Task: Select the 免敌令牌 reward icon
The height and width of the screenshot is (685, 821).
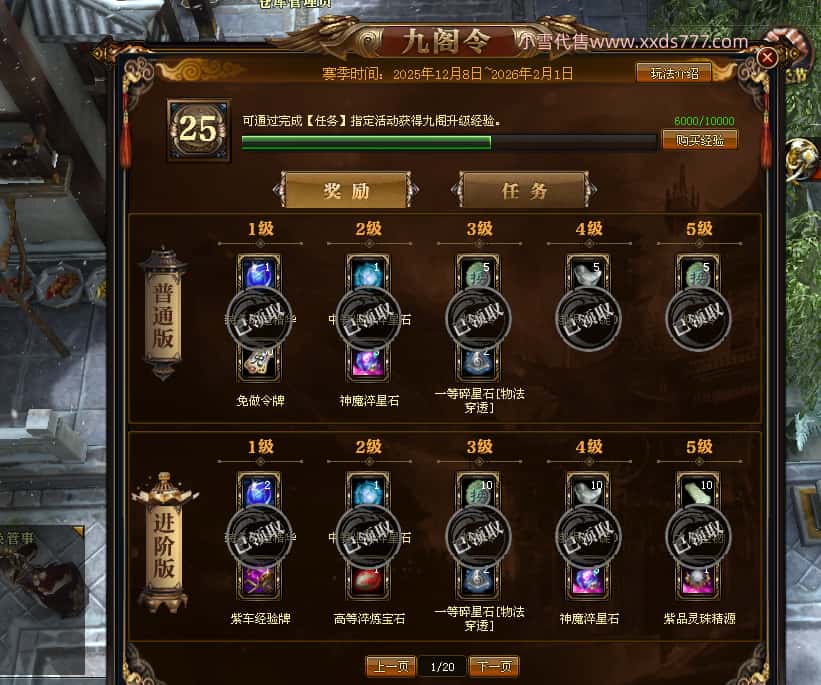Action: (x=260, y=362)
